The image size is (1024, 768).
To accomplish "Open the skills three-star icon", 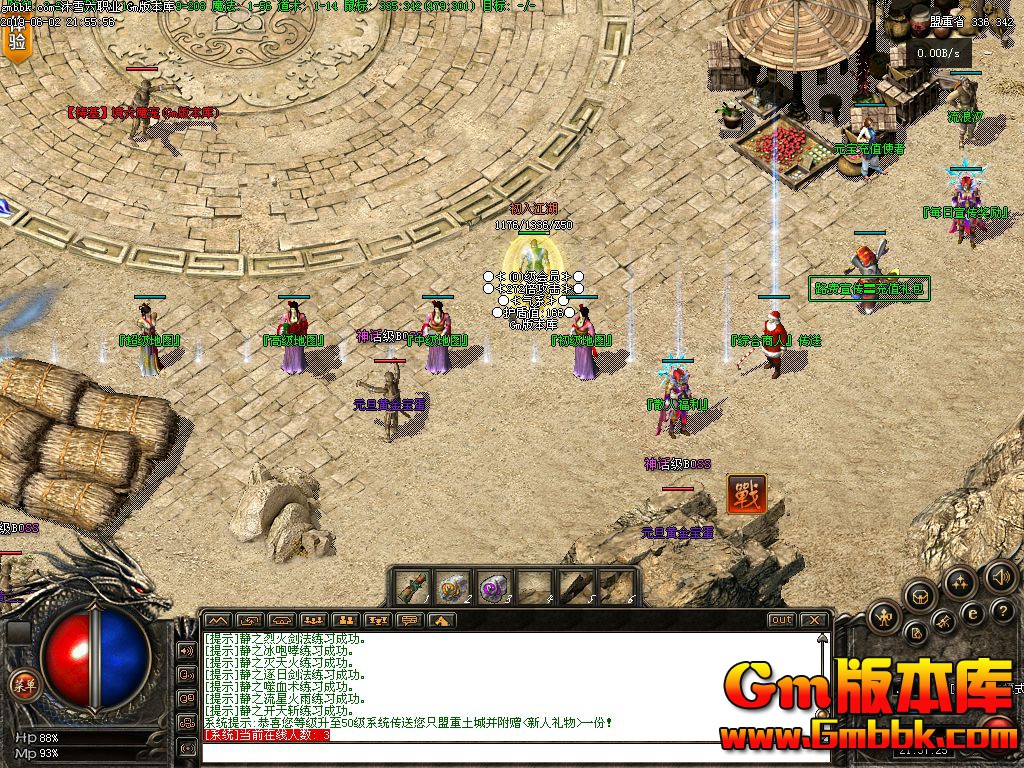I will pos(960,581).
